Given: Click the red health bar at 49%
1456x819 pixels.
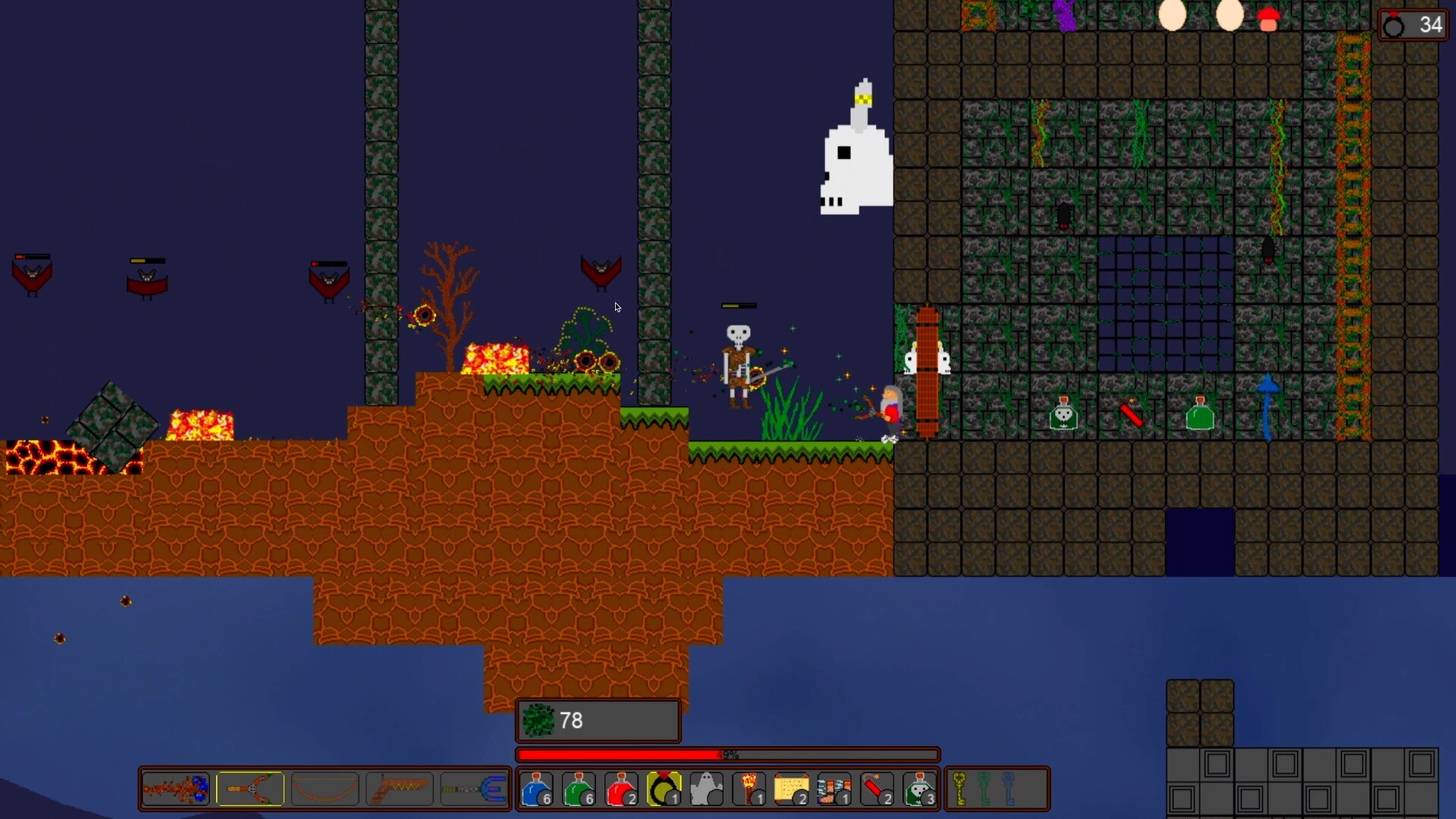Looking at the screenshot, I should (x=727, y=755).
